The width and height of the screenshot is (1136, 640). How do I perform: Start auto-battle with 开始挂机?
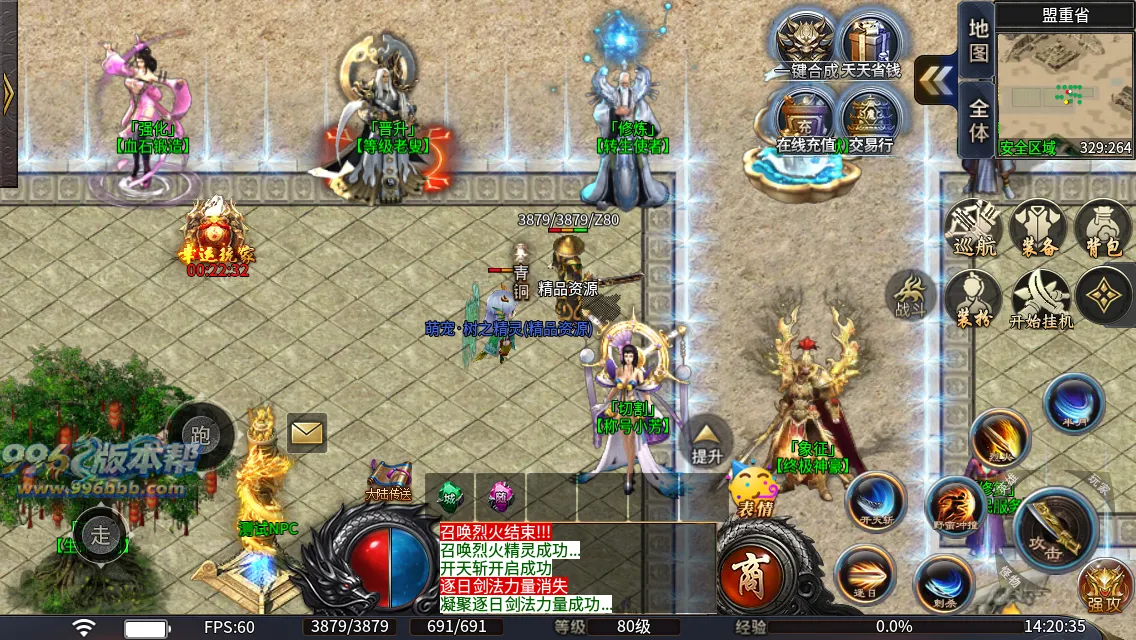tap(1040, 300)
